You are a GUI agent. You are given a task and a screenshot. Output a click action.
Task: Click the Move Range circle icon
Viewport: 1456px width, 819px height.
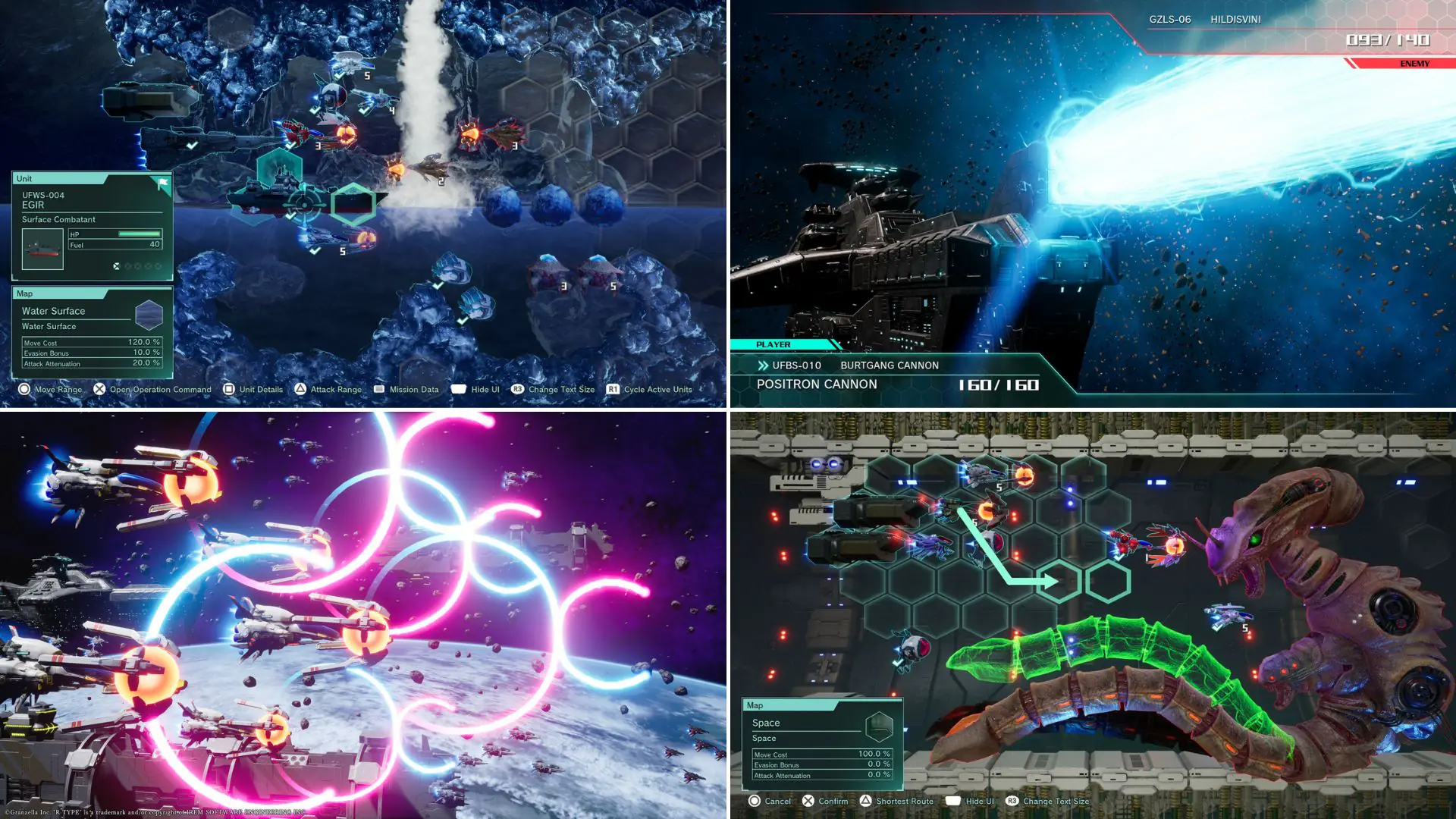(25, 389)
